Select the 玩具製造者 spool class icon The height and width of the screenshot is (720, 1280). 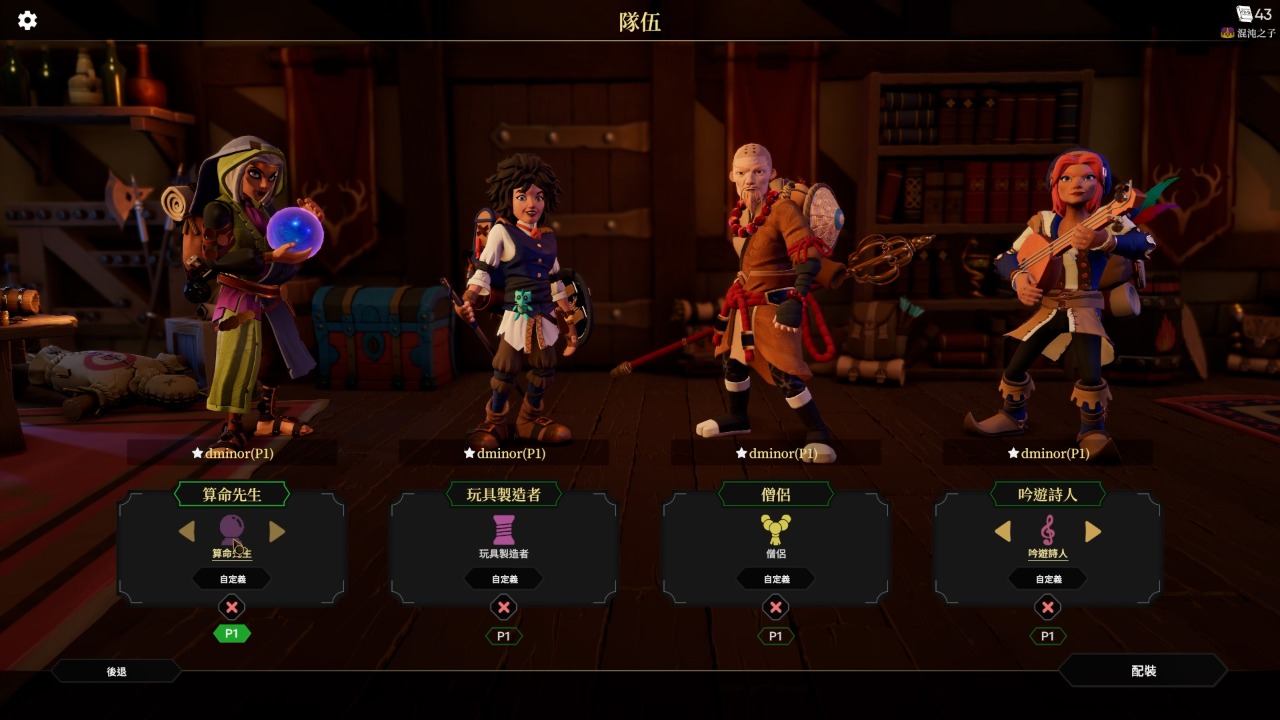[x=504, y=529]
